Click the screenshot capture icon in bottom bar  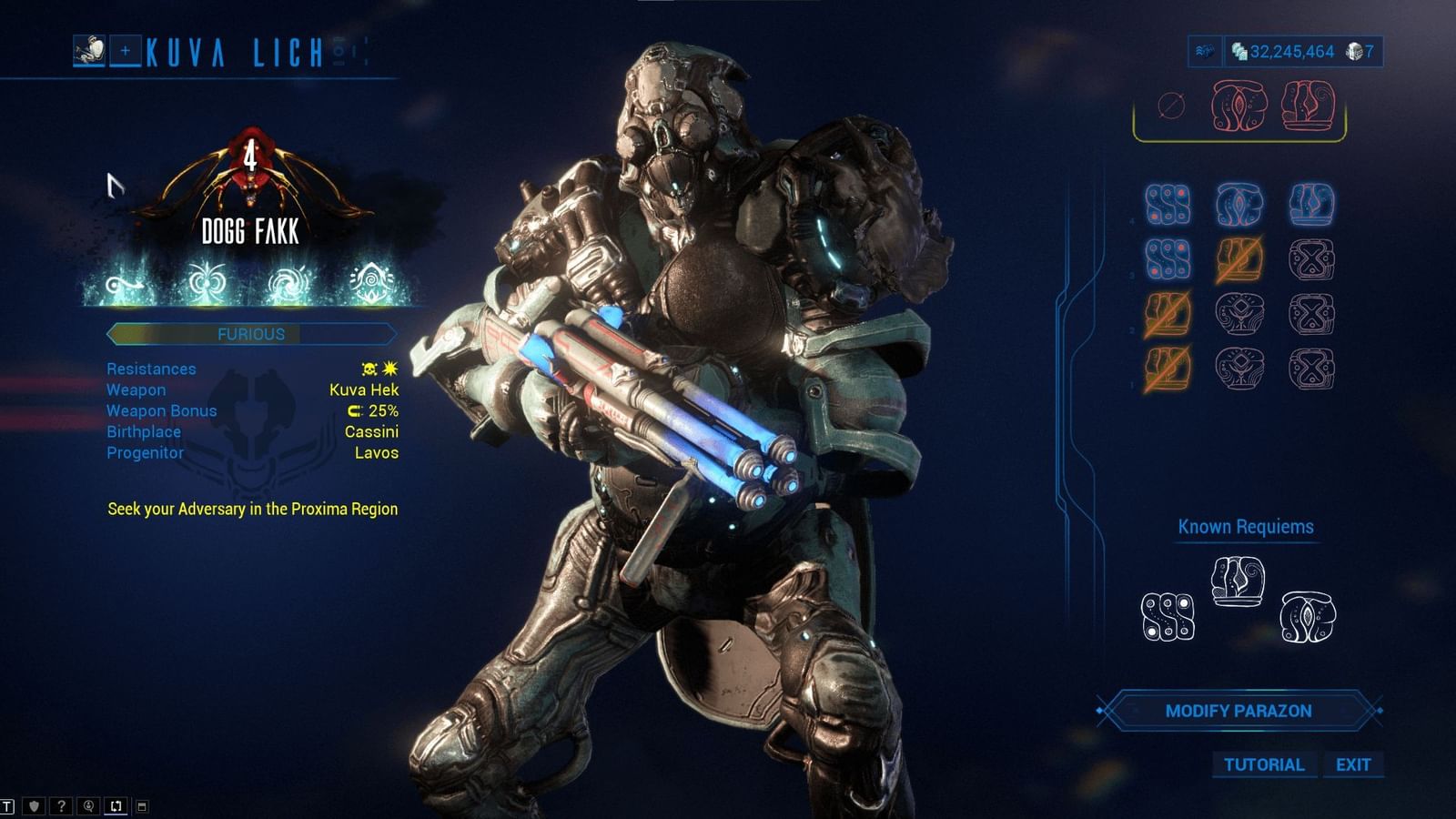pyautogui.click(x=116, y=805)
